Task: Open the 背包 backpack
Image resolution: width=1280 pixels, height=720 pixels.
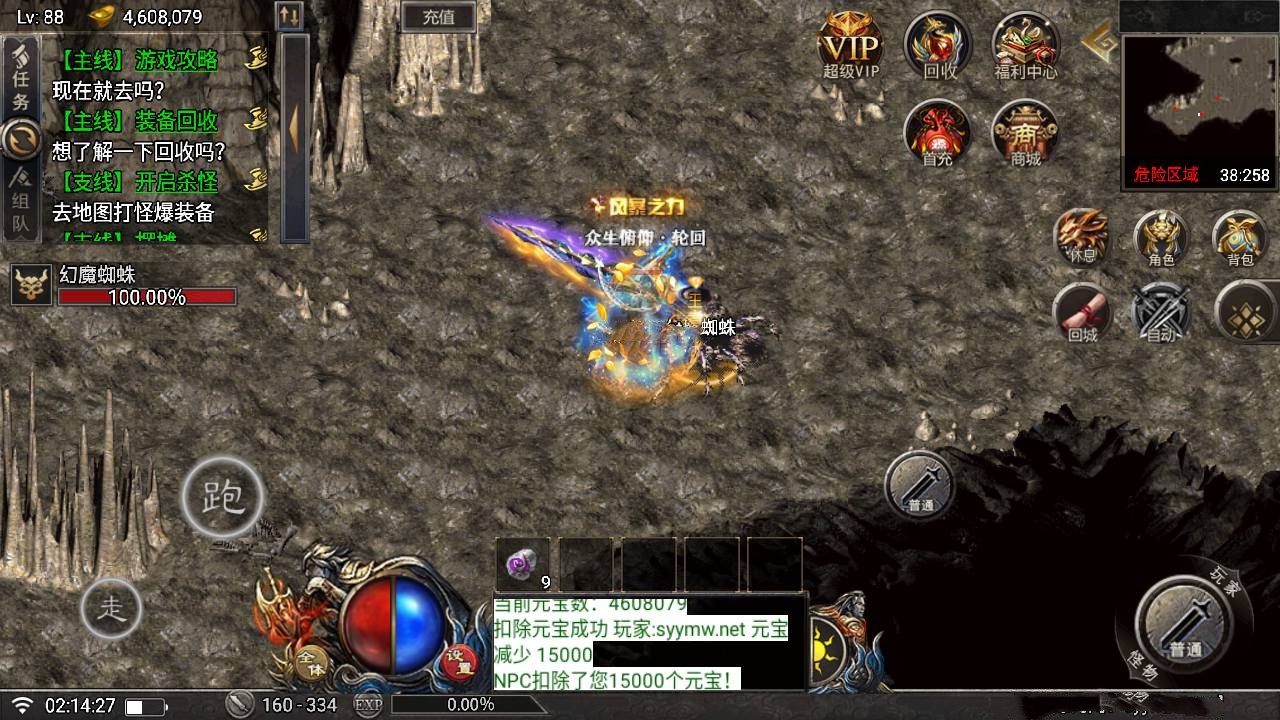Action: pyautogui.click(x=1240, y=237)
